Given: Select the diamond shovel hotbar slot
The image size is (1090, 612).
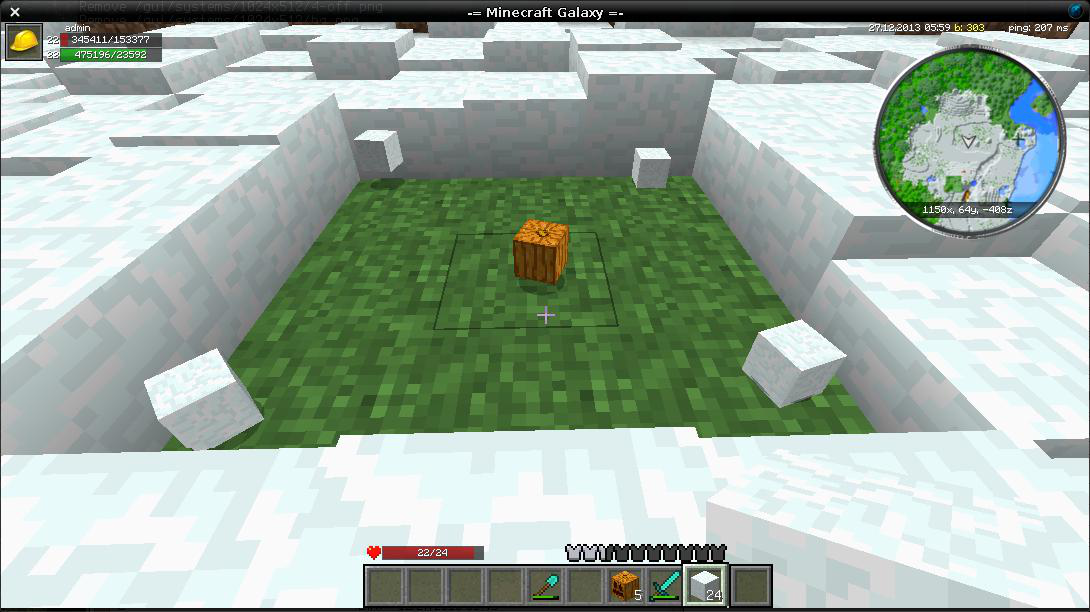Looking at the screenshot, I should (x=546, y=585).
